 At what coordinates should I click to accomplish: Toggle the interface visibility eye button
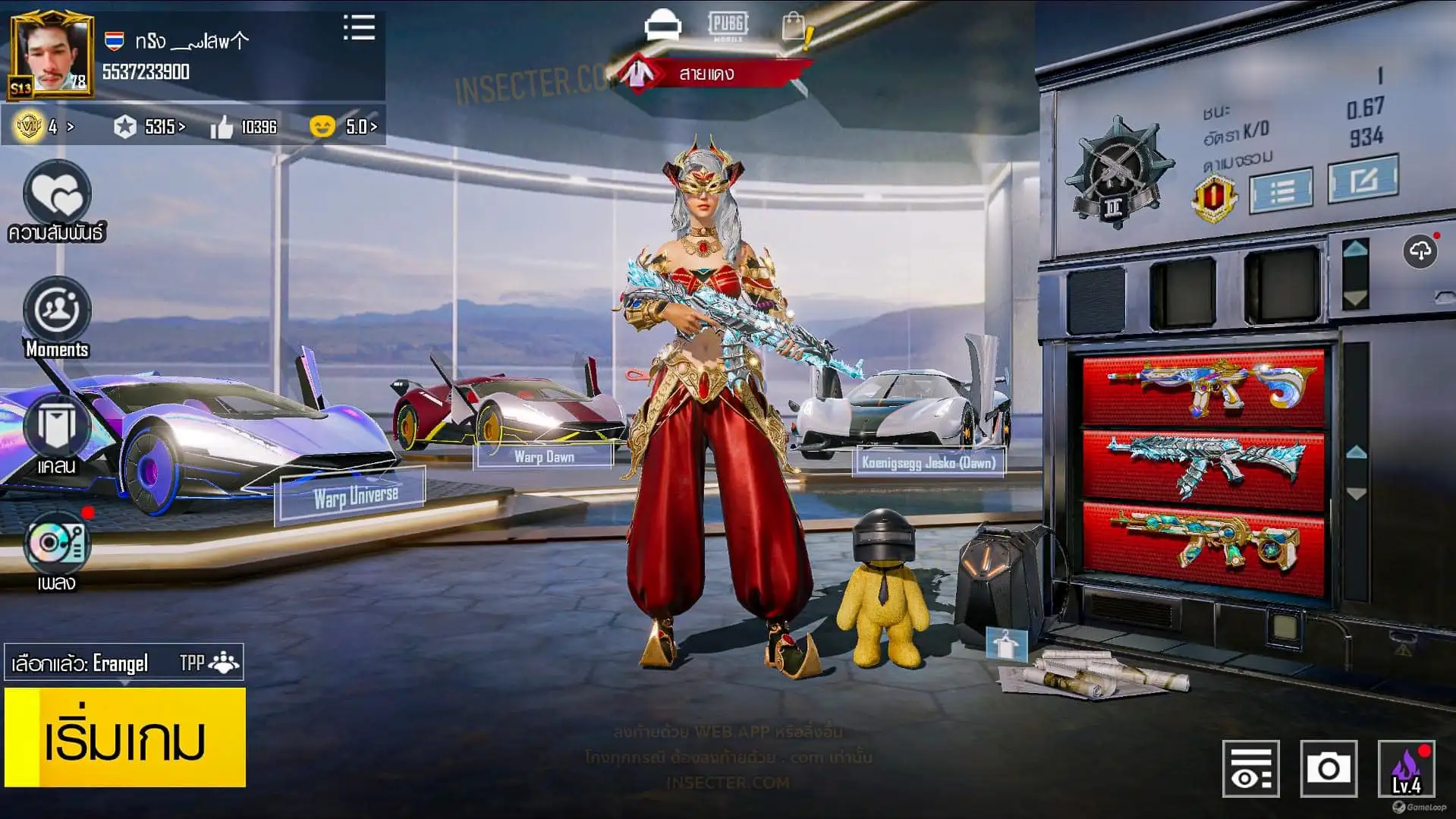pos(1250,768)
